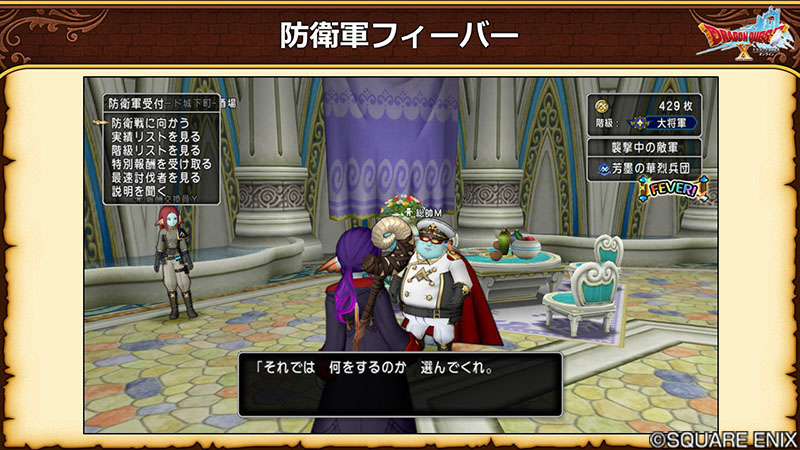Choose 階級リストを見る from the menu
The width and height of the screenshot is (800, 450).
coord(155,150)
